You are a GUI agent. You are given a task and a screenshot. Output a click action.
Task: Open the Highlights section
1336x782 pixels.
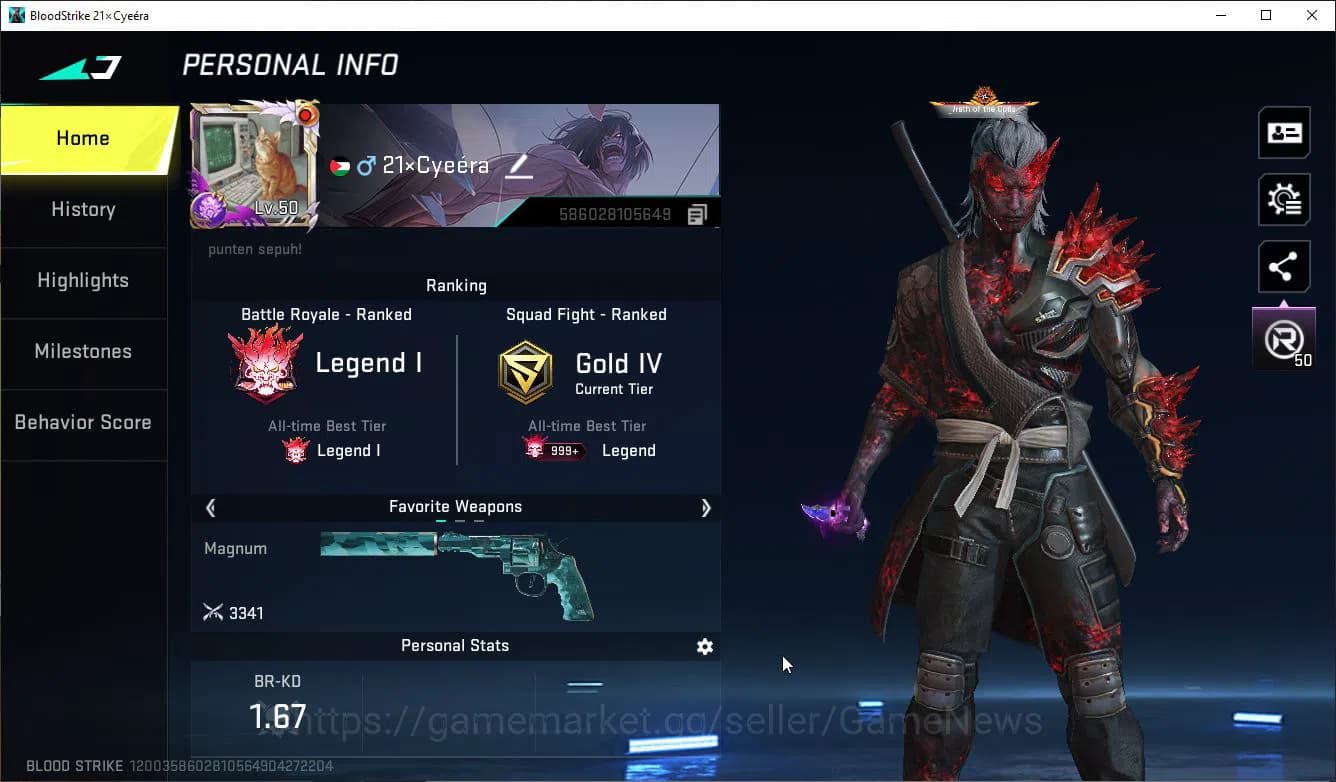click(83, 281)
